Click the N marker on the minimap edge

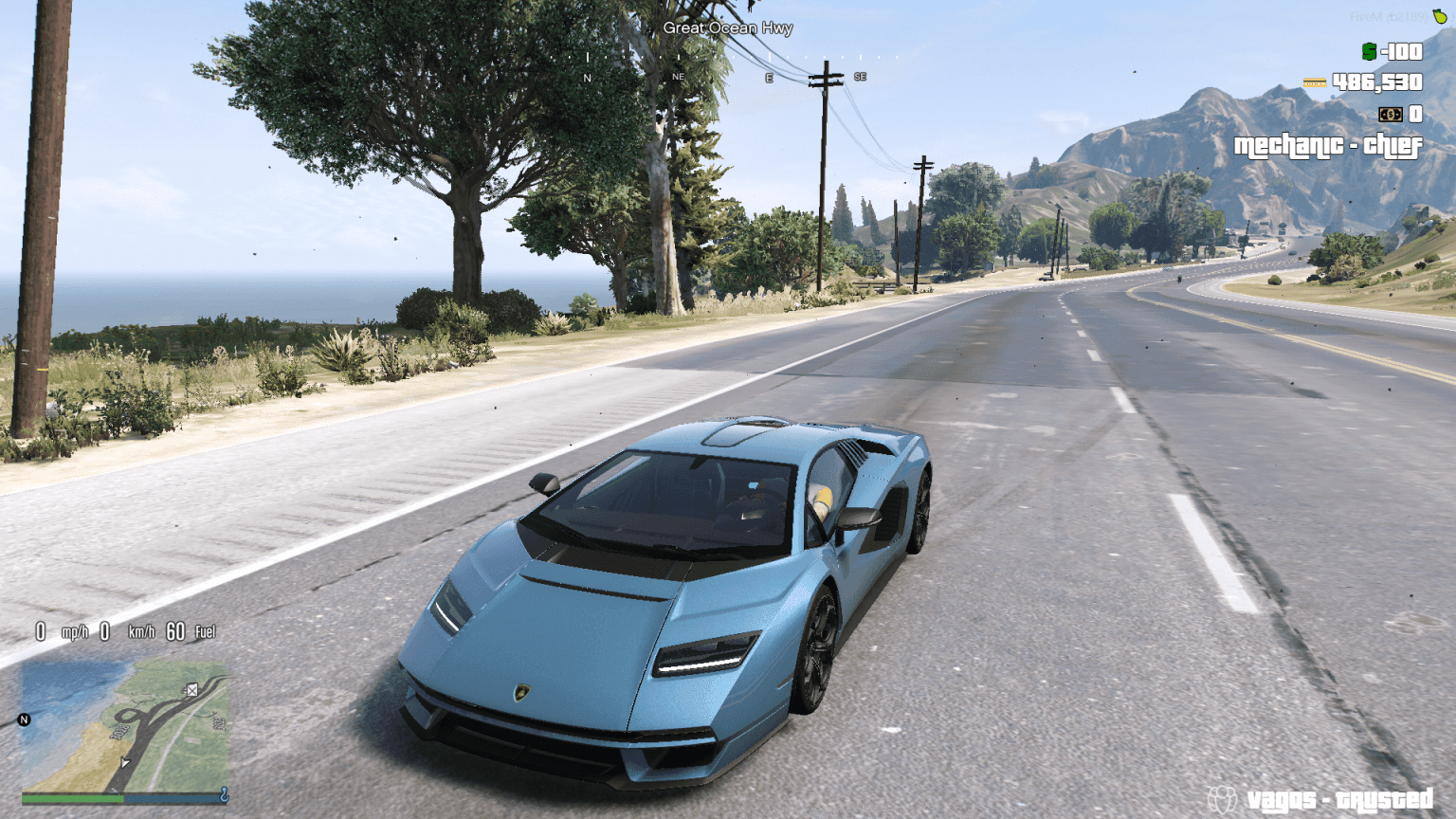24,719
